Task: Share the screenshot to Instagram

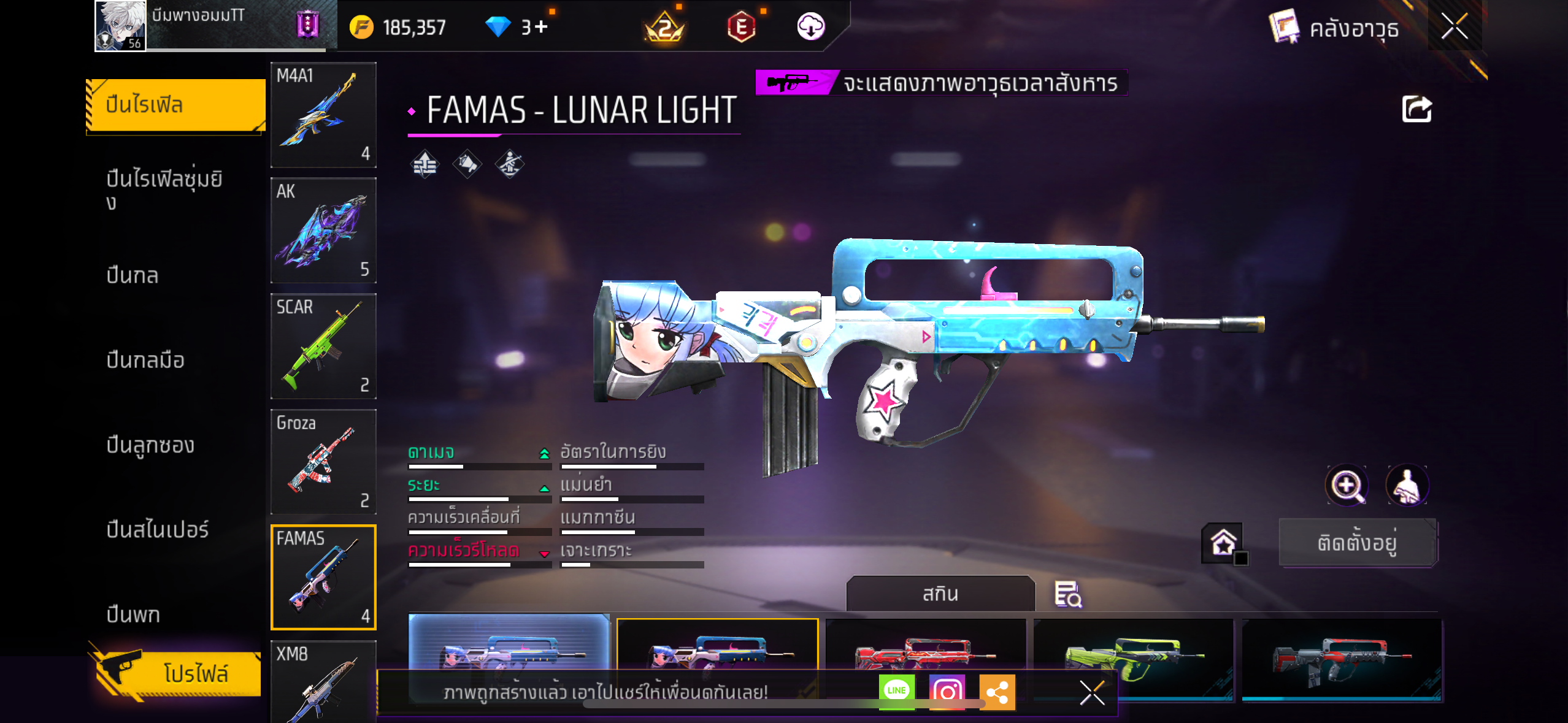Action: click(x=947, y=692)
